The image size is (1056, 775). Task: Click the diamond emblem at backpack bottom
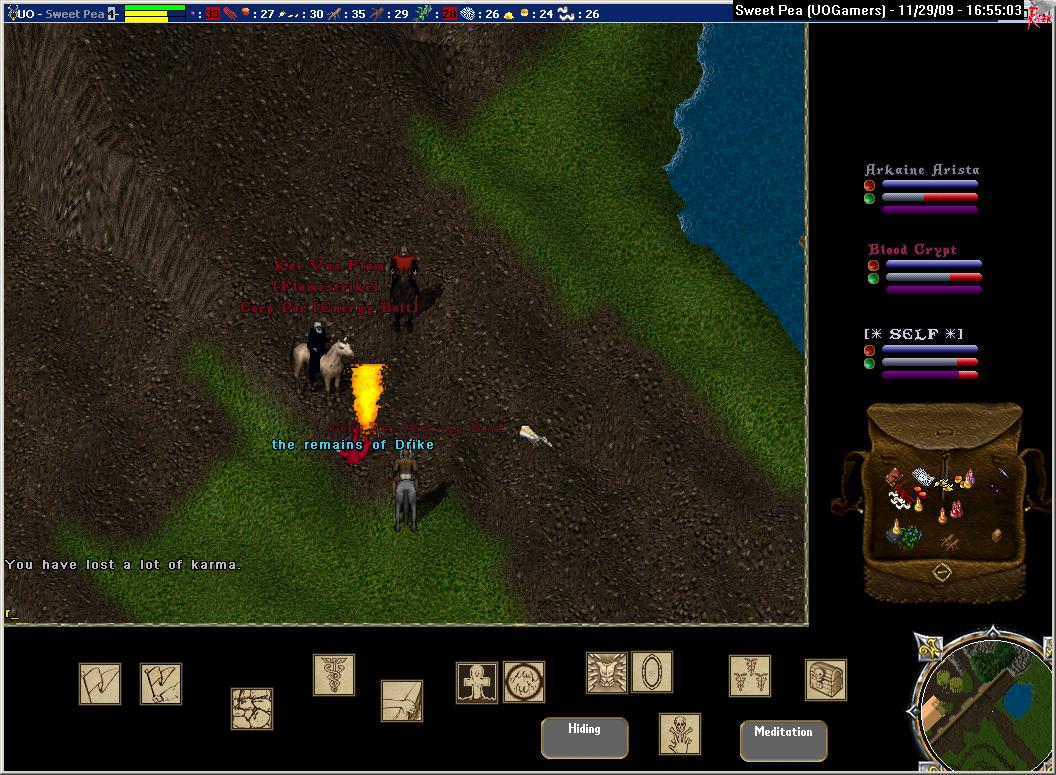point(940,573)
